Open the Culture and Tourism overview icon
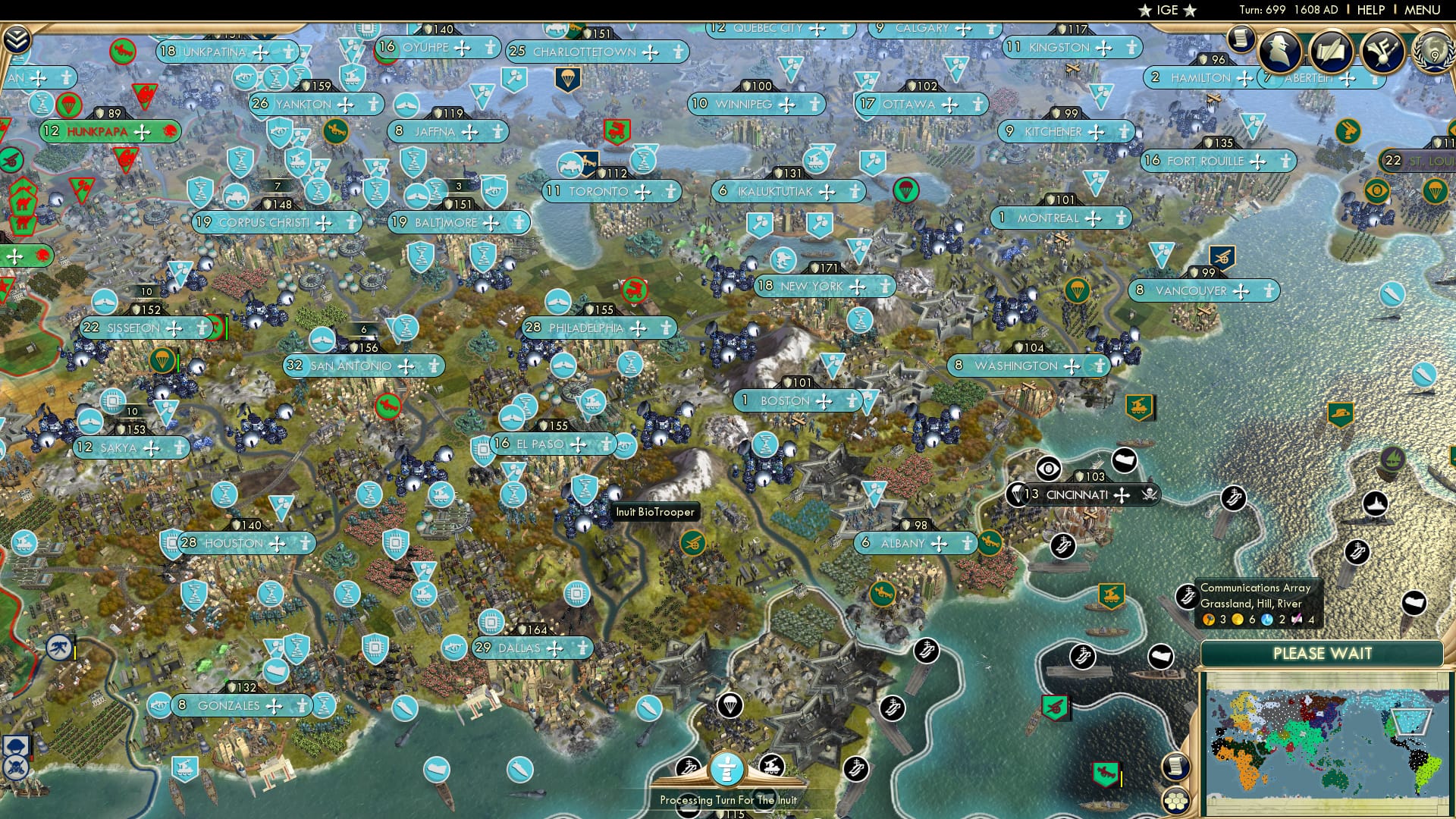Viewport: 1456px width, 819px height. pyautogui.click(x=1385, y=52)
